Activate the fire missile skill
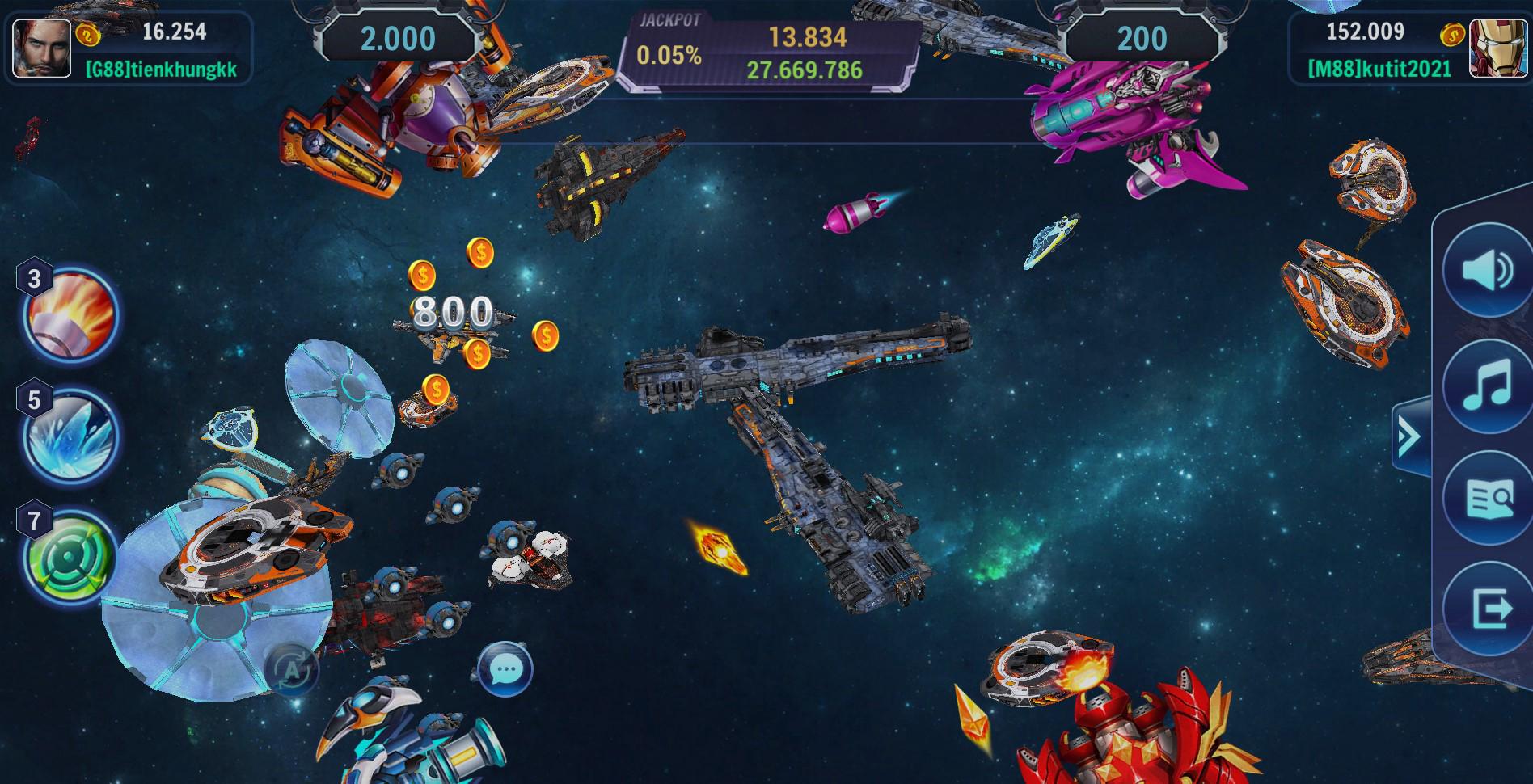Screen dimensions: 1533x784 [71, 313]
